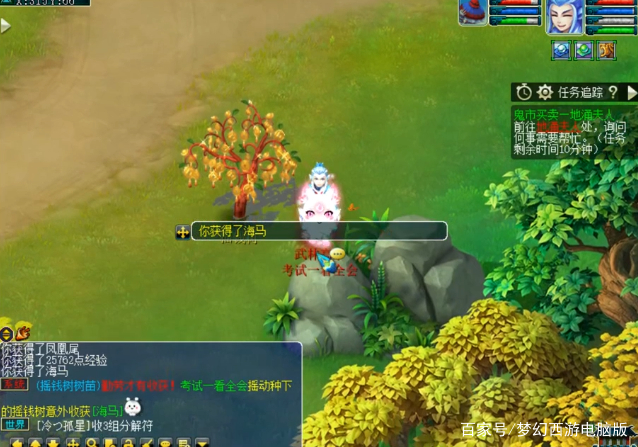638x447 pixels.
Task: Collapse the 任务追踪 panel with arrow
Action: 631,92
